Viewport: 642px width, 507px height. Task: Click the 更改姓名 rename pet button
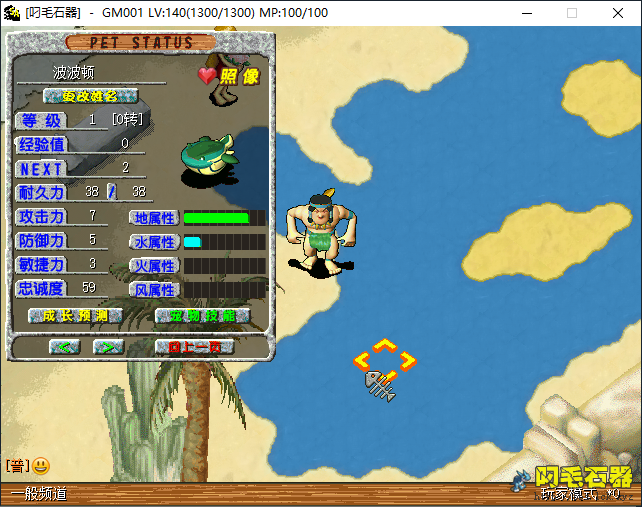point(90,96)
